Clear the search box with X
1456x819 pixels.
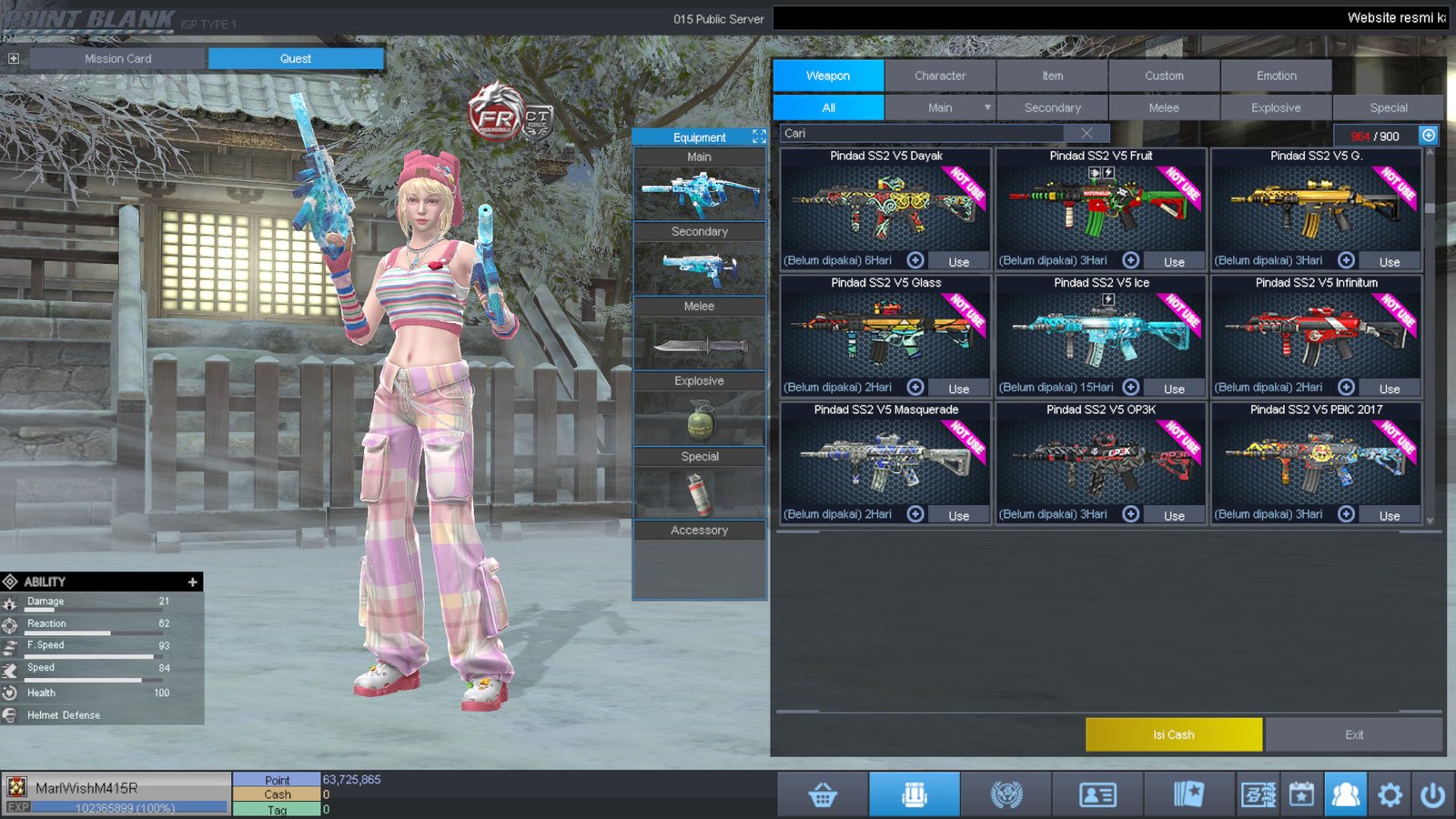point(1087,133)
